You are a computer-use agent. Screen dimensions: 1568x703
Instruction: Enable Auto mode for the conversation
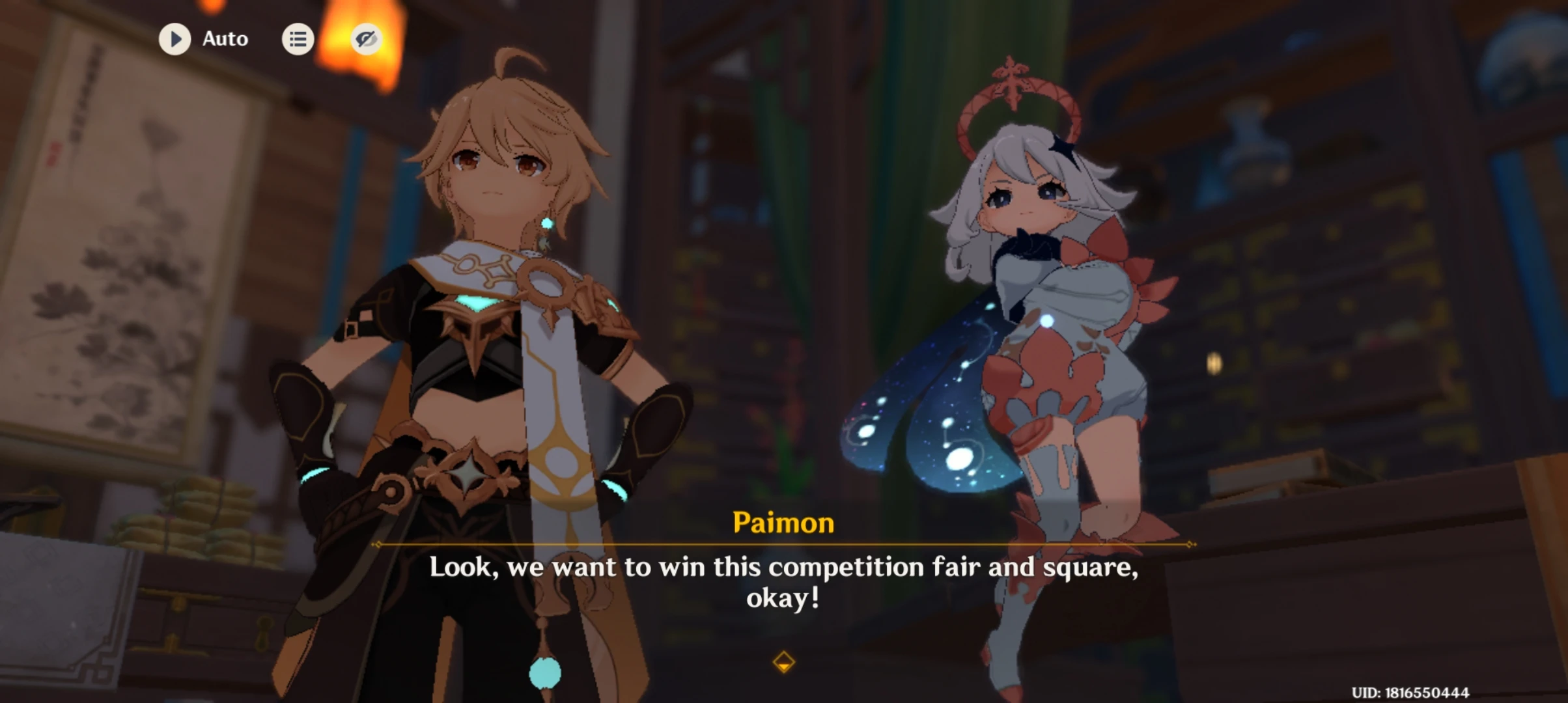coord(202,38)
